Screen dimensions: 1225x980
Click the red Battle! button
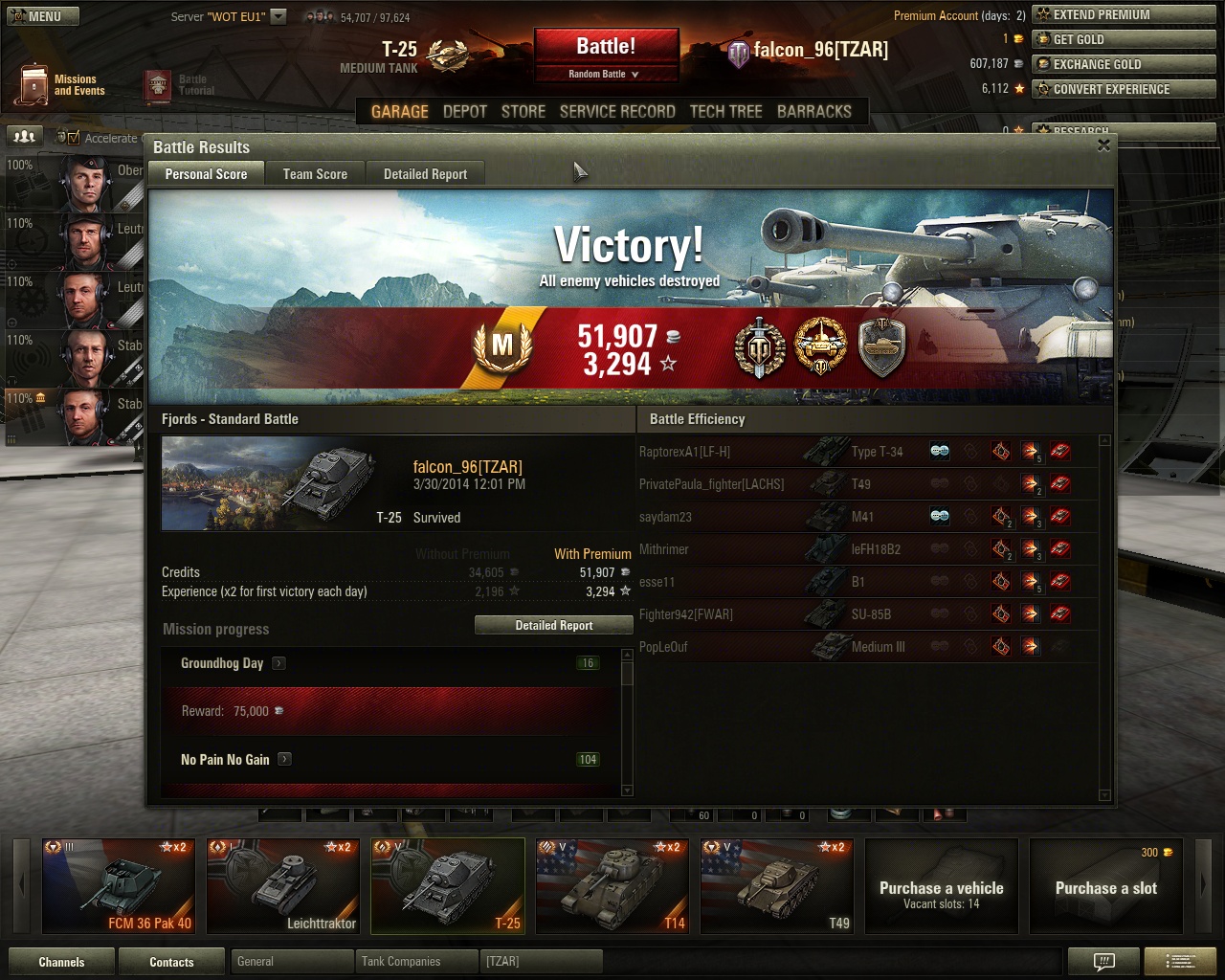pos(606,47)
